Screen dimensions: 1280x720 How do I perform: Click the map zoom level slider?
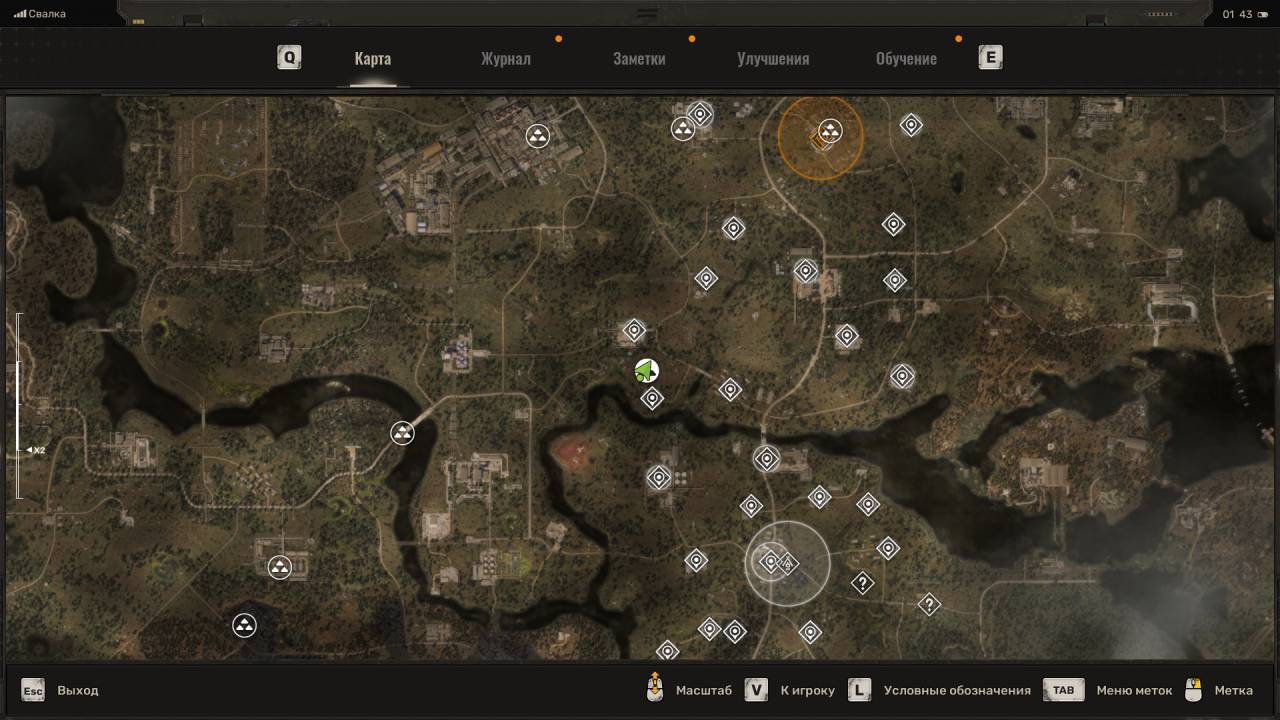(18, 406)
